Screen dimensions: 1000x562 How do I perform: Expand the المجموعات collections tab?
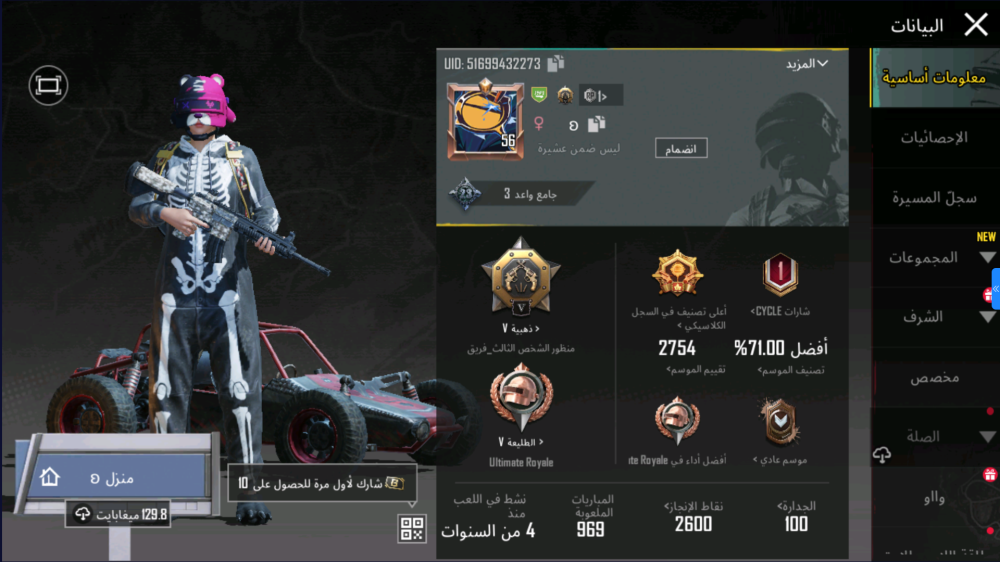[934, 258]
